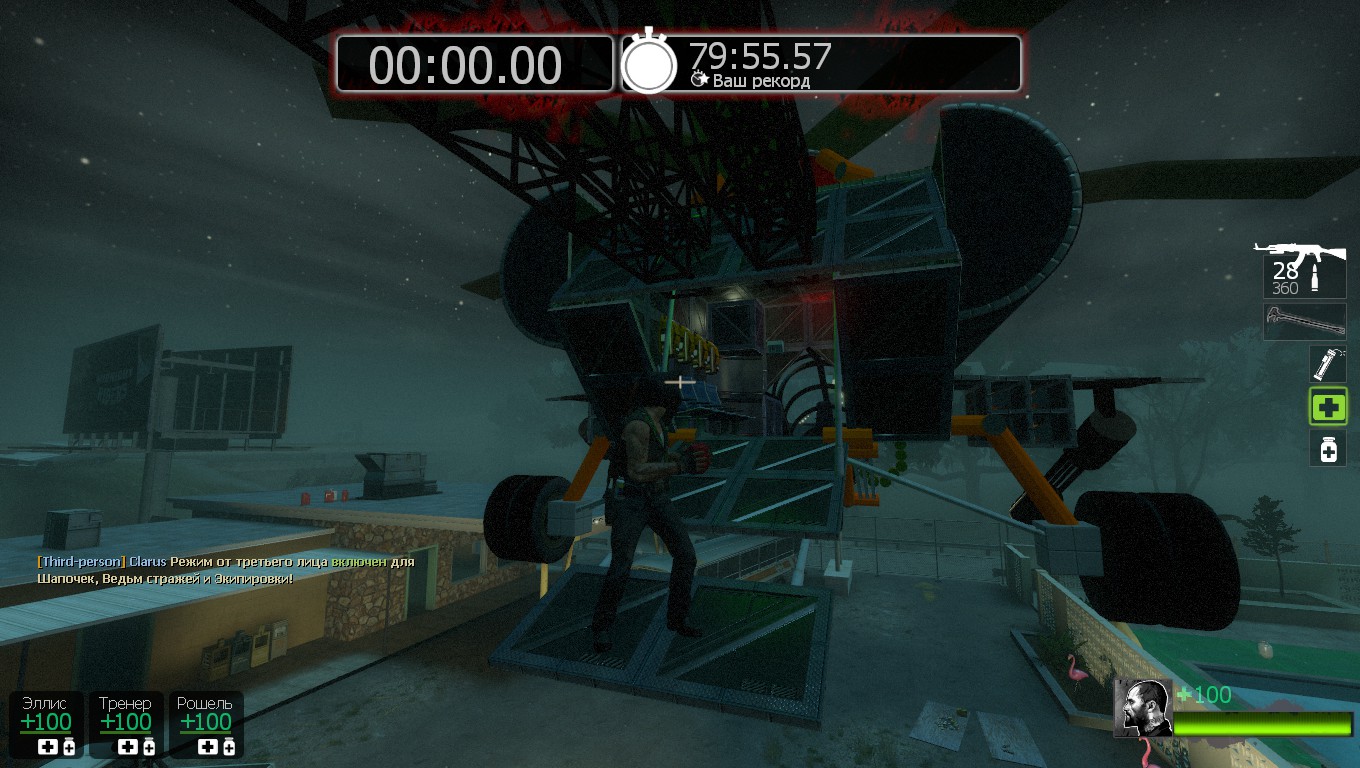This screenshot has height=768, width=1360.
Task: Click the player character portrait
Action: [x=1142, y=708]
